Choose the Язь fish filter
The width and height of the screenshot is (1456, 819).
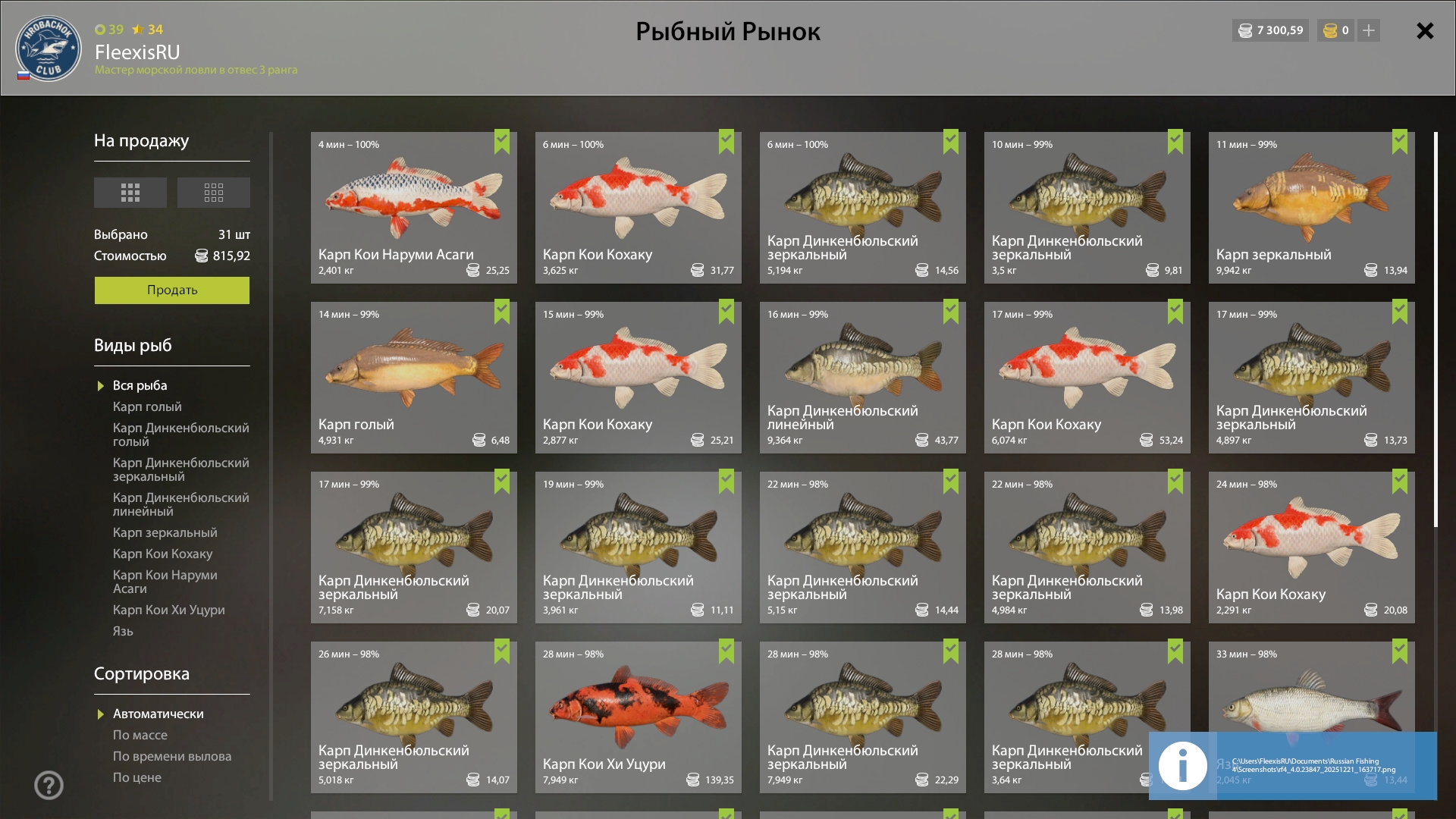click(x=123, y=632)
